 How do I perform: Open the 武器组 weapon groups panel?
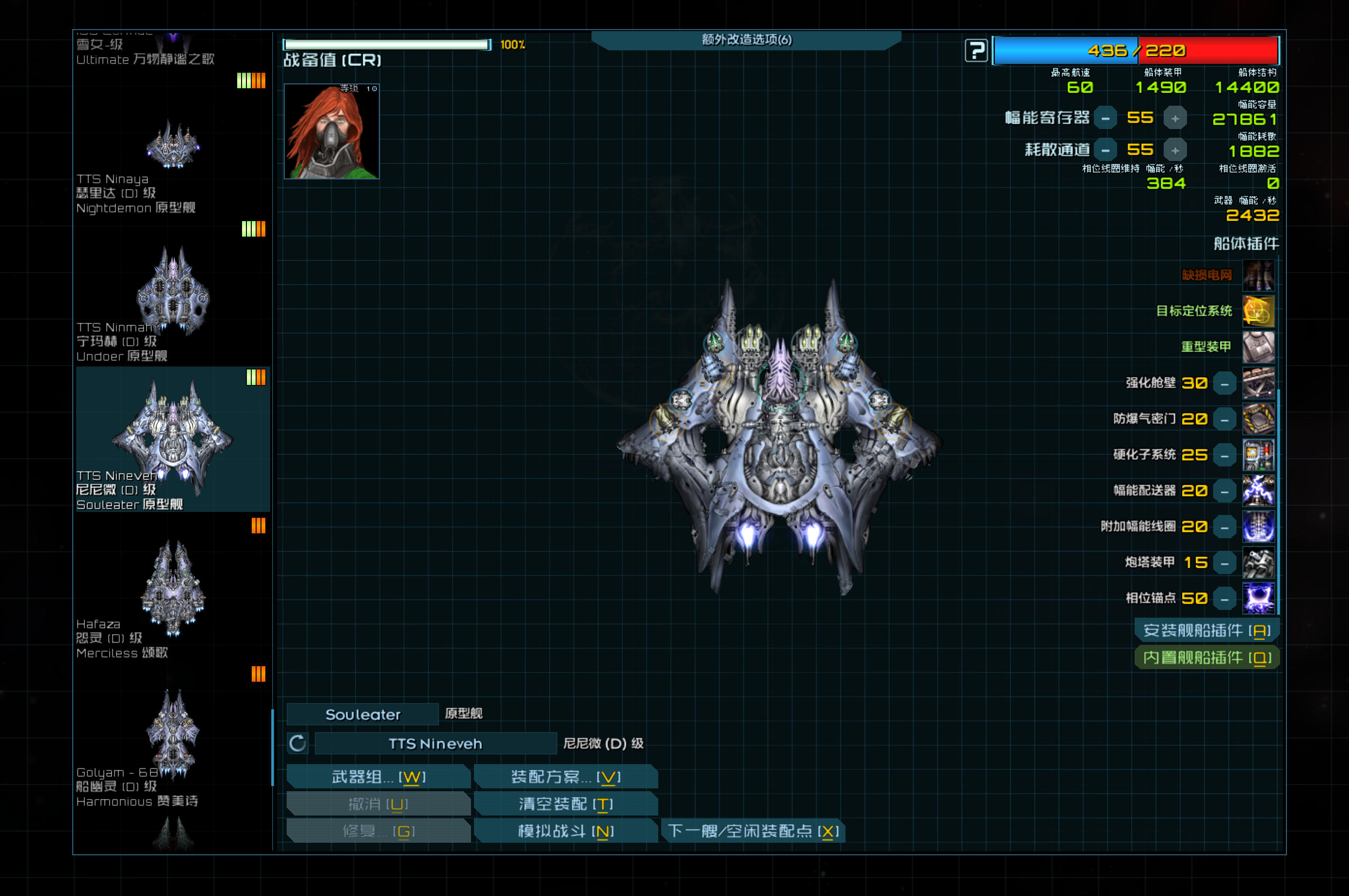tap(378, 777)
